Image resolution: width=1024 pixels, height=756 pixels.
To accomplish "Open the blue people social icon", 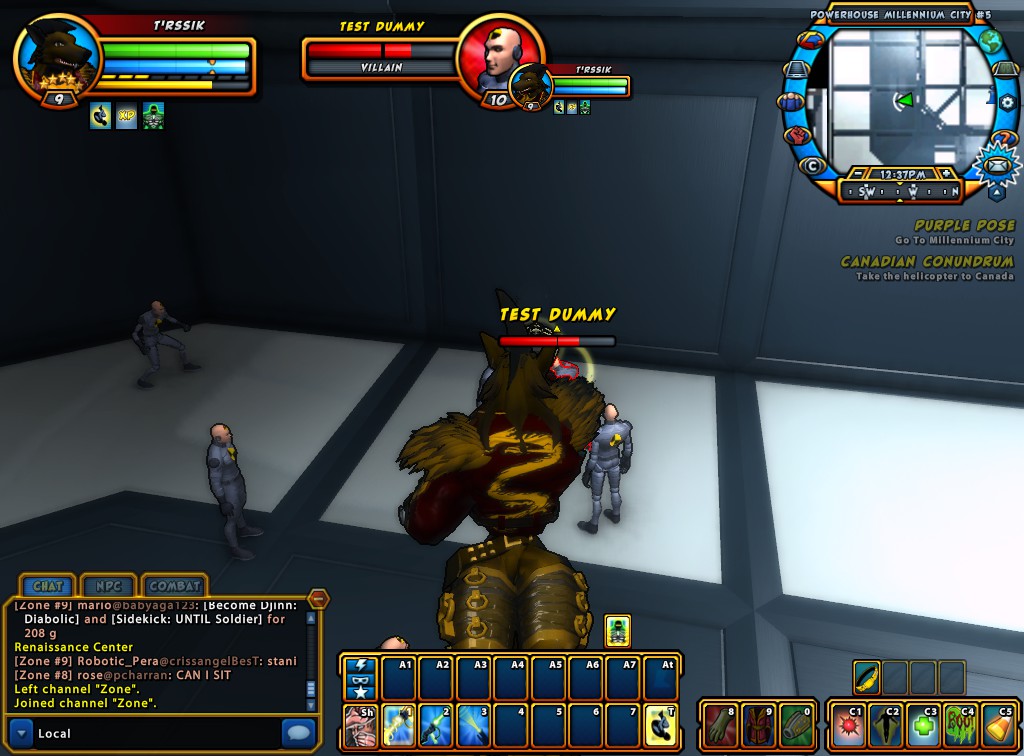I will 790,101.
